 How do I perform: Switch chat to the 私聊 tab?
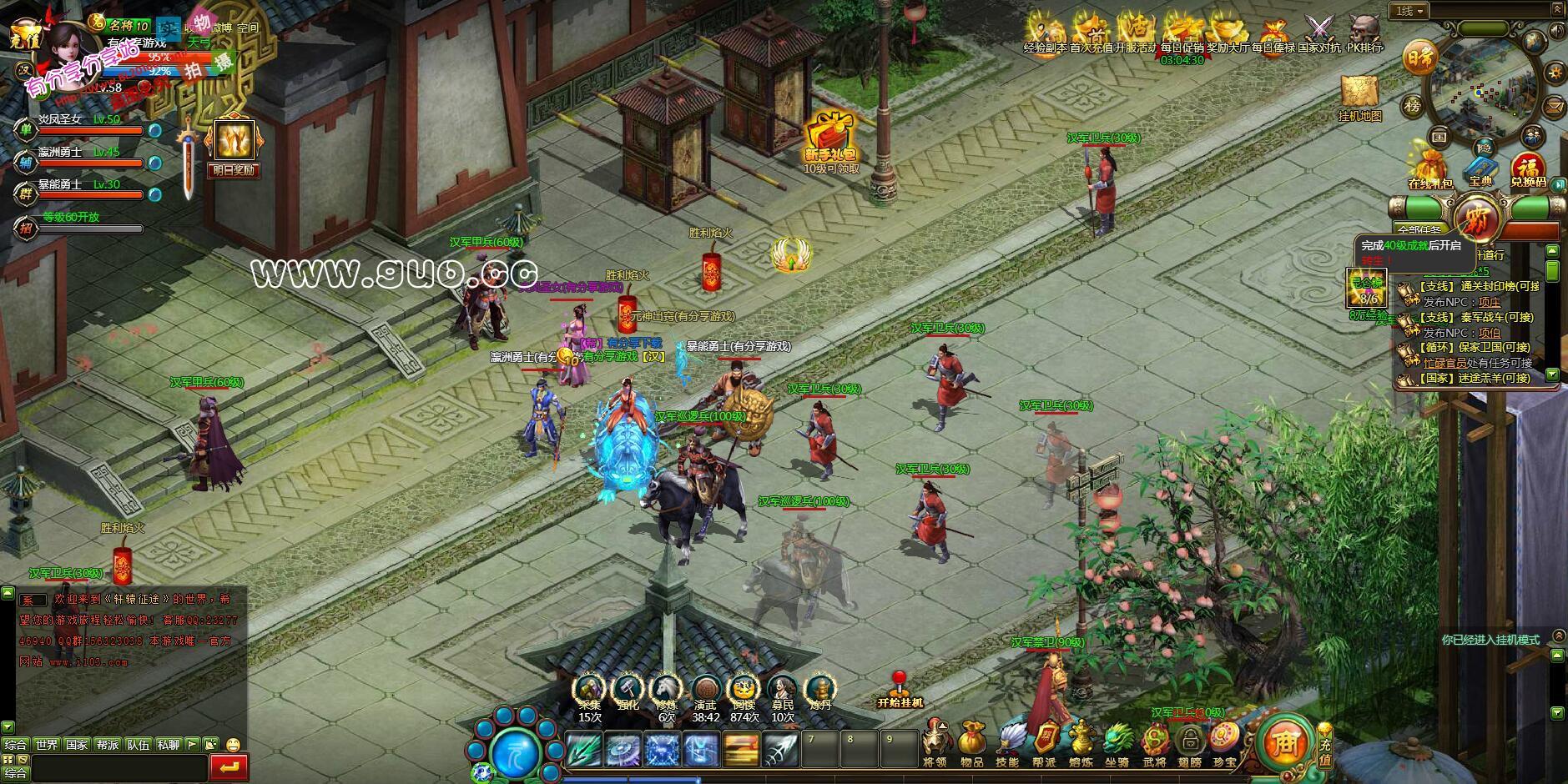tap(168, 744)
